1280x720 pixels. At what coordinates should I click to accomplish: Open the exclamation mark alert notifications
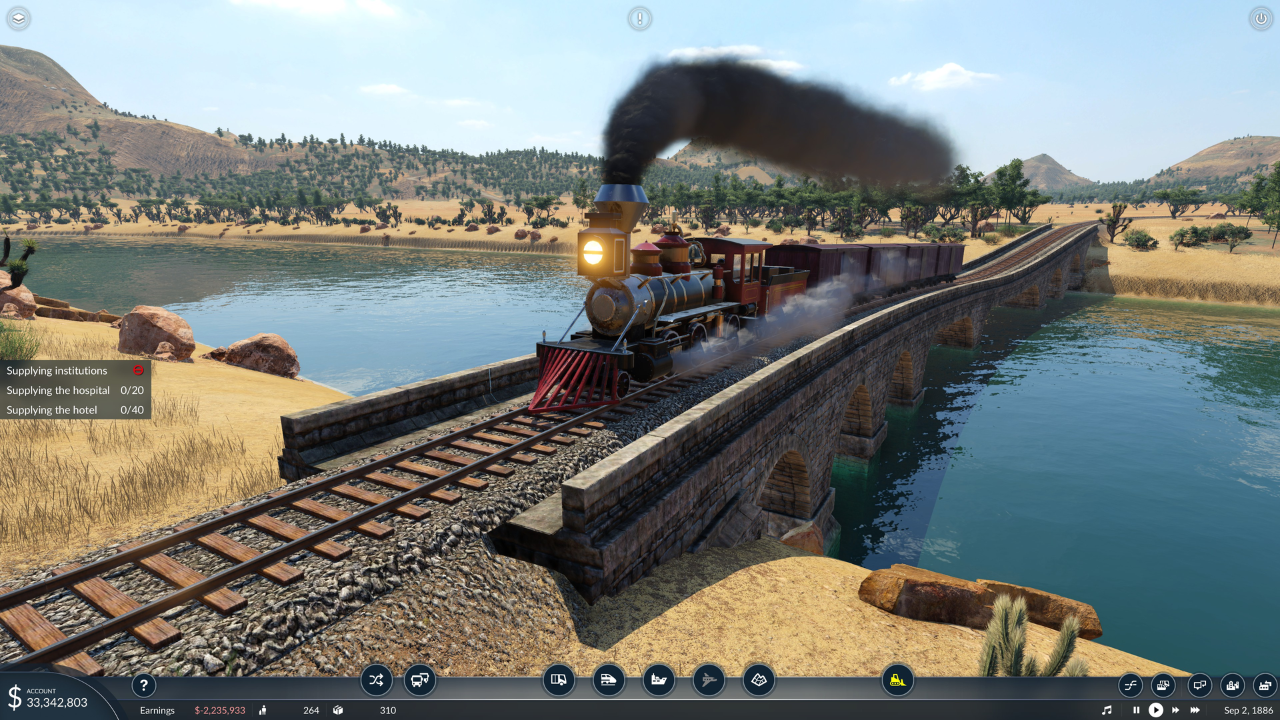pos(640,18)
